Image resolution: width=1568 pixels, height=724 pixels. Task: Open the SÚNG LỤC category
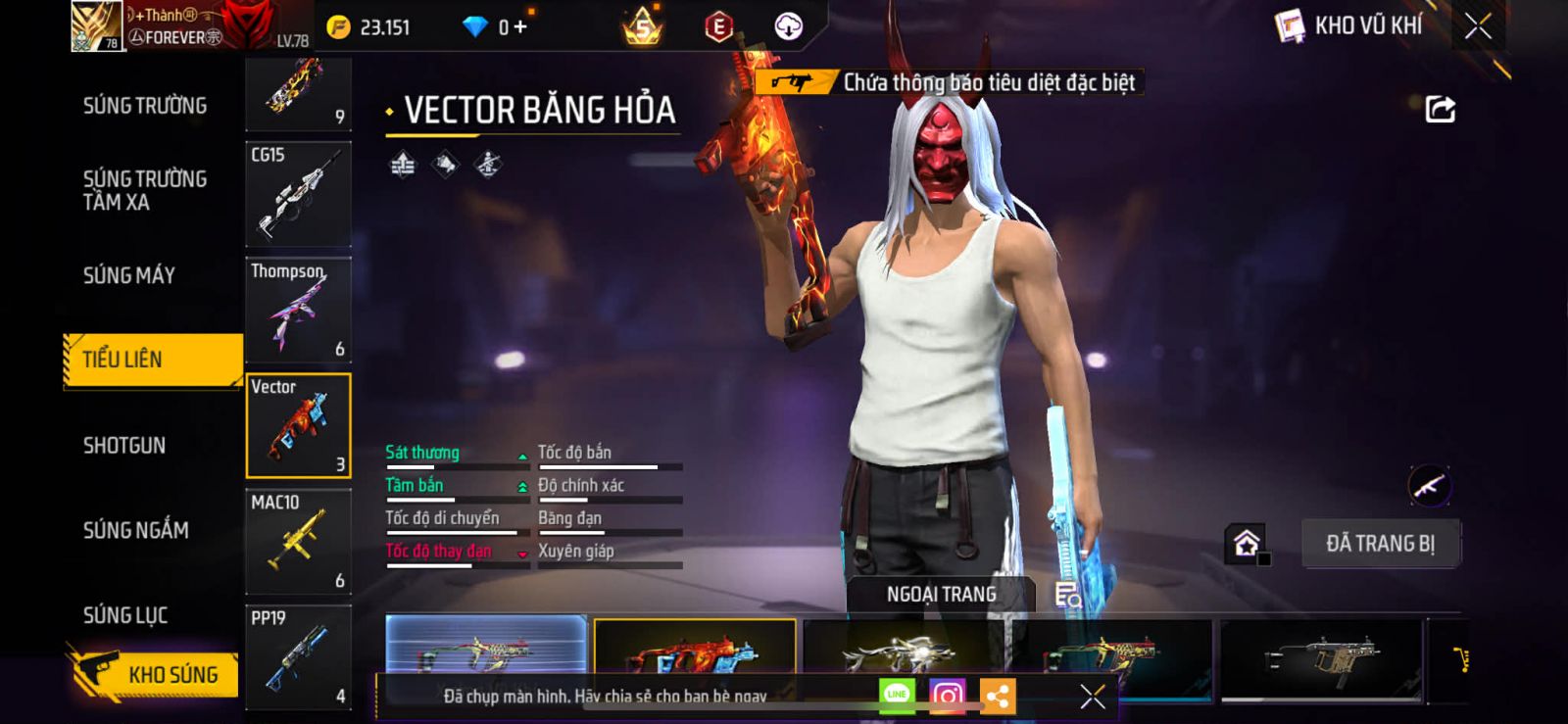(x=125, y=615)
